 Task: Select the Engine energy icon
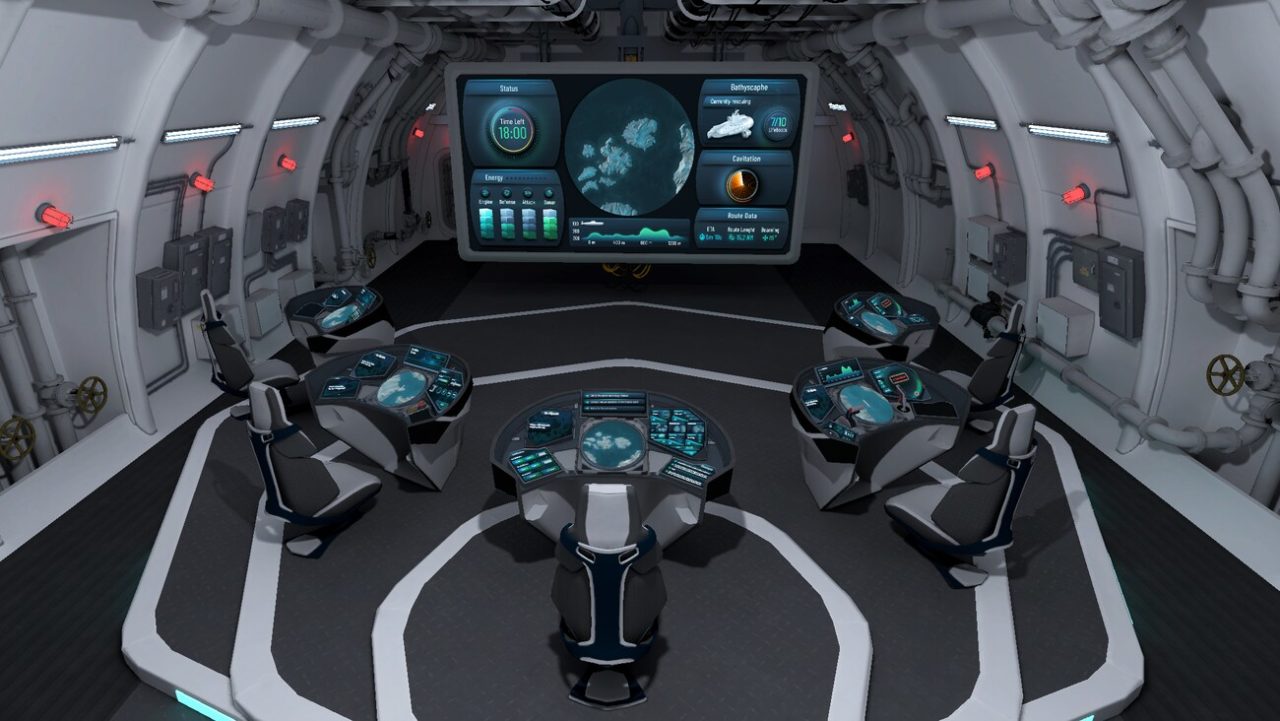coord(485,192)
